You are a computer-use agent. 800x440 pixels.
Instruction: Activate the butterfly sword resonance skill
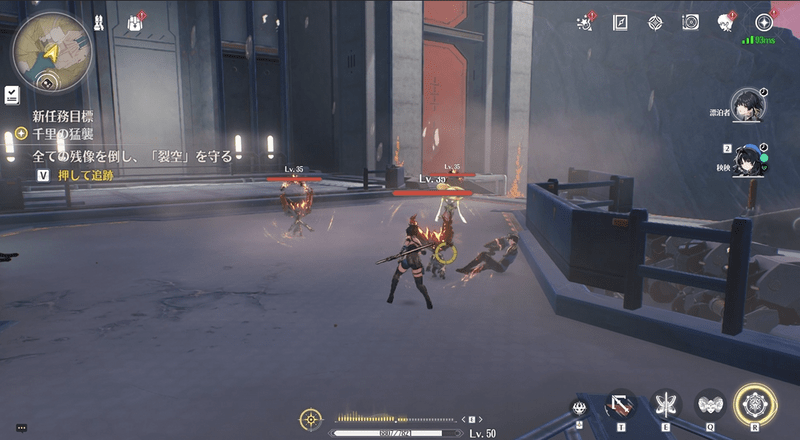click(665, 405)
